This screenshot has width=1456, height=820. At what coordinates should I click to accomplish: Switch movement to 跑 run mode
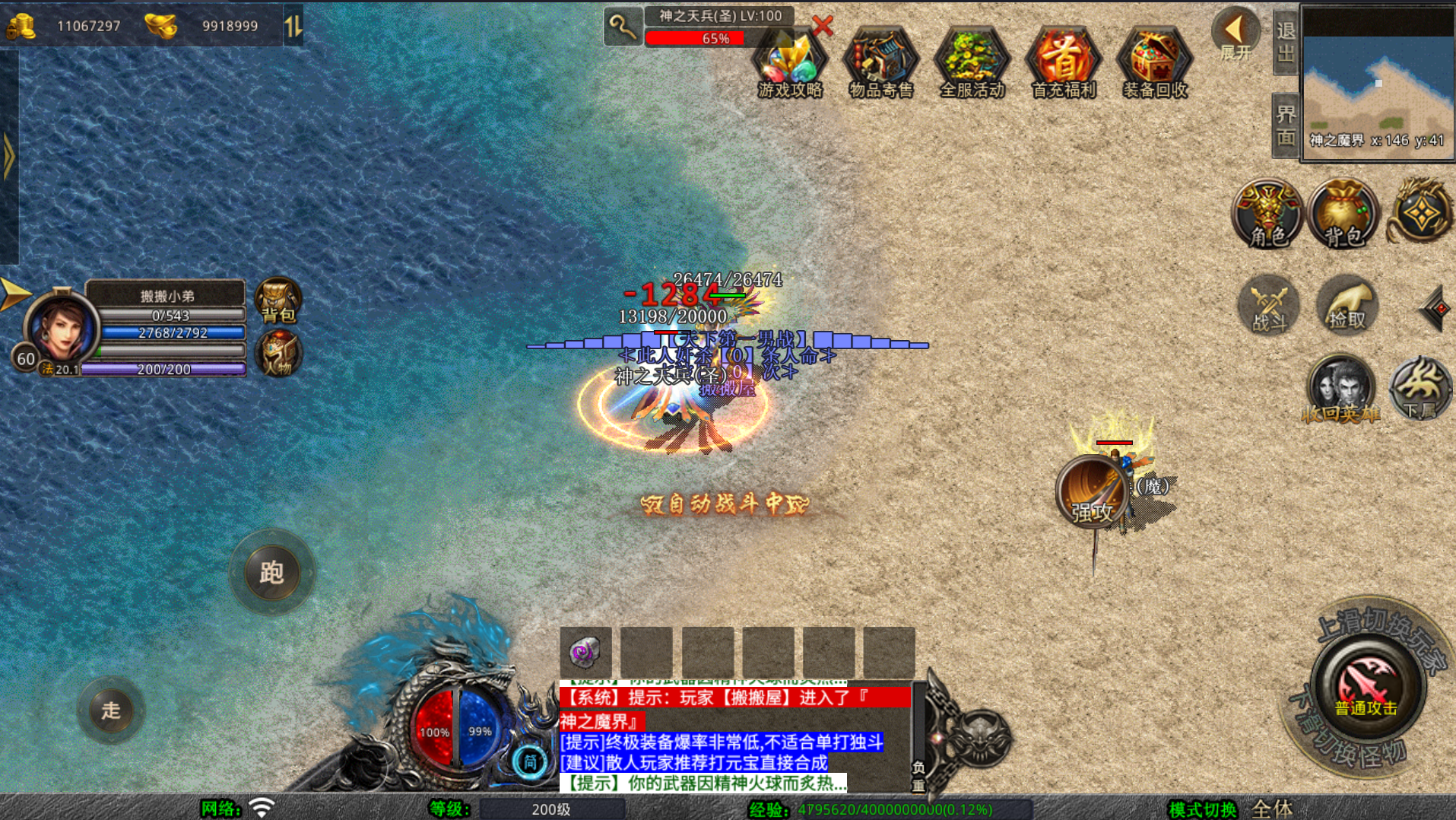point(271,572)
